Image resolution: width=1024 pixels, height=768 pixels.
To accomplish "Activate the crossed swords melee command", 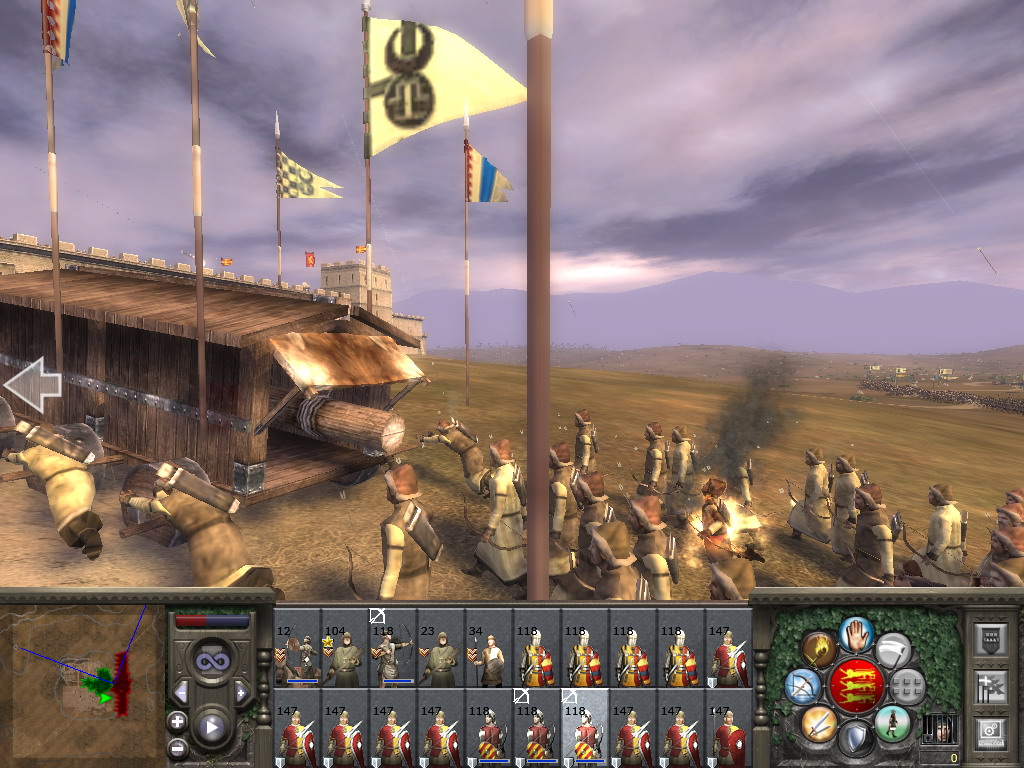I will (819, 722).
